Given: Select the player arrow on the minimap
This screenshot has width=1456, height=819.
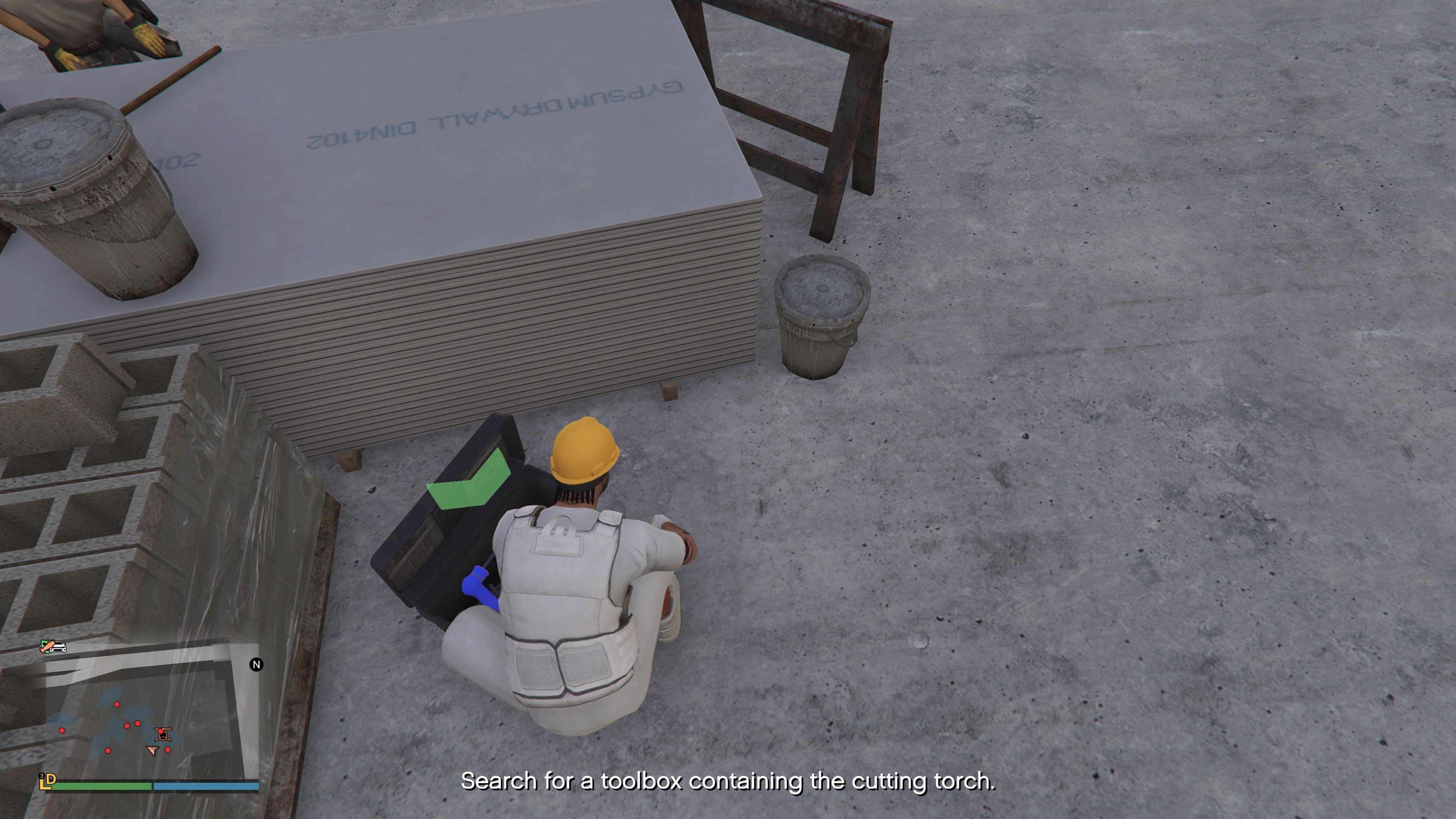Looking at the screenshot, I should (x=152, y=750).
